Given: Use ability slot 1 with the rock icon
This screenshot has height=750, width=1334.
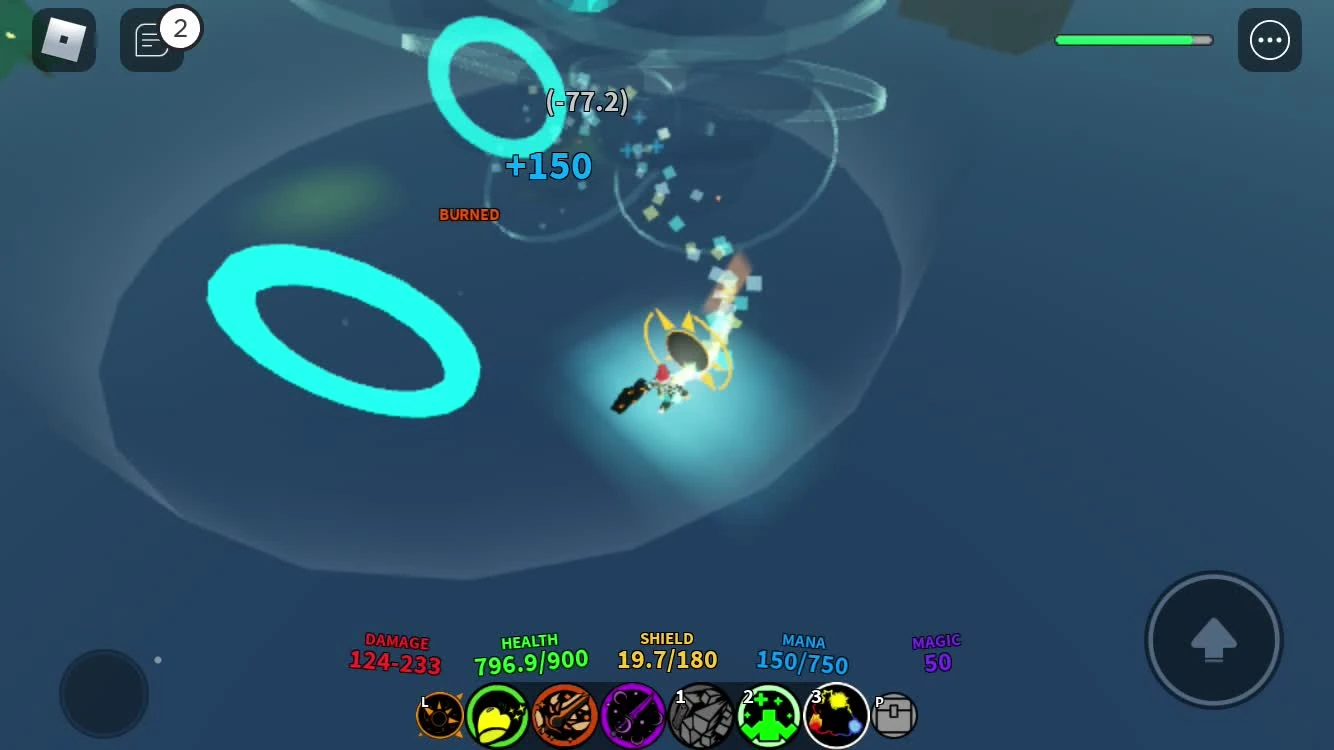Looking at the screenshot, I should point(700,714).
